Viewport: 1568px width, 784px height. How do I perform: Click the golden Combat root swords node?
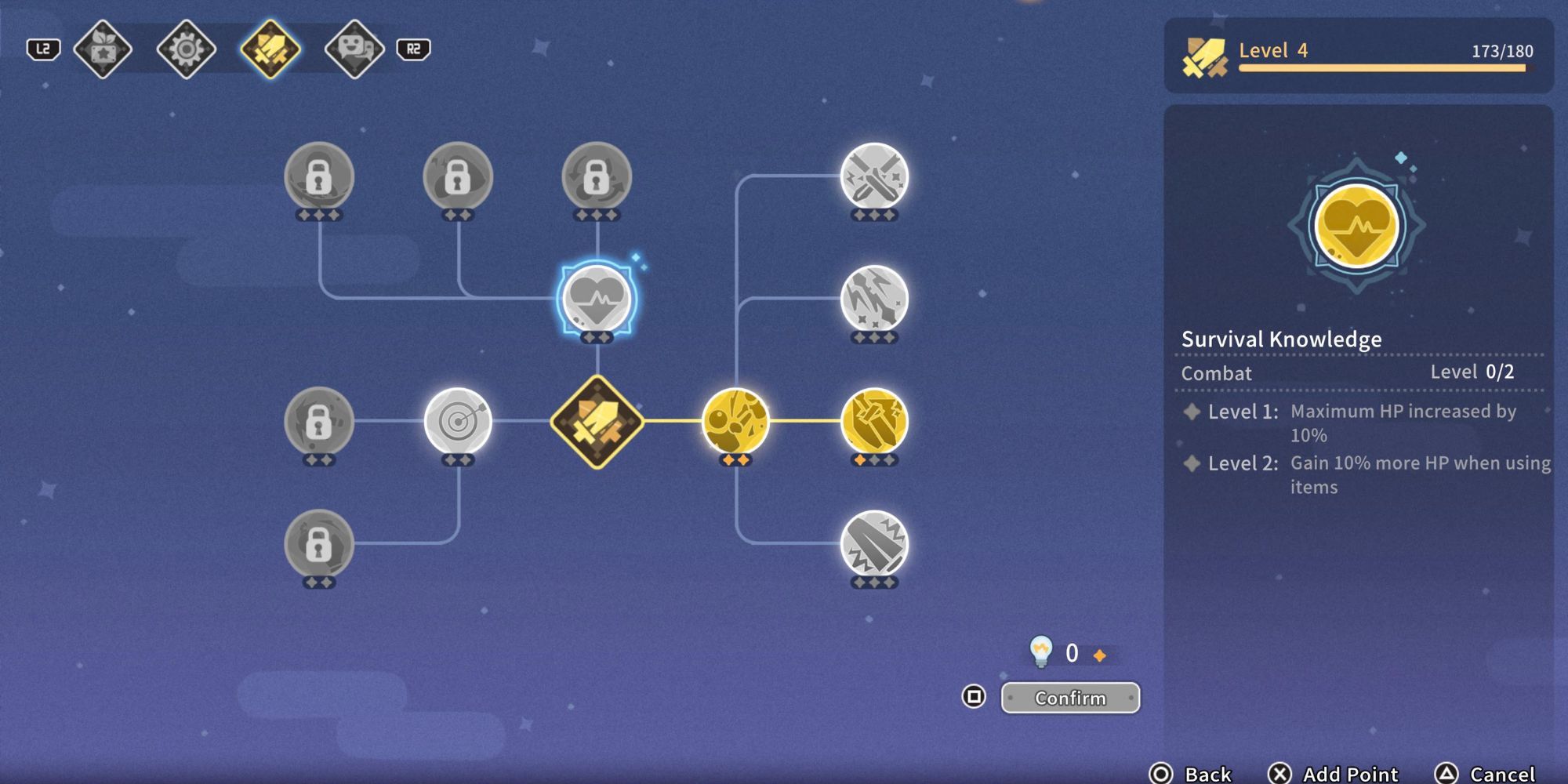click(x=598, y=421)
